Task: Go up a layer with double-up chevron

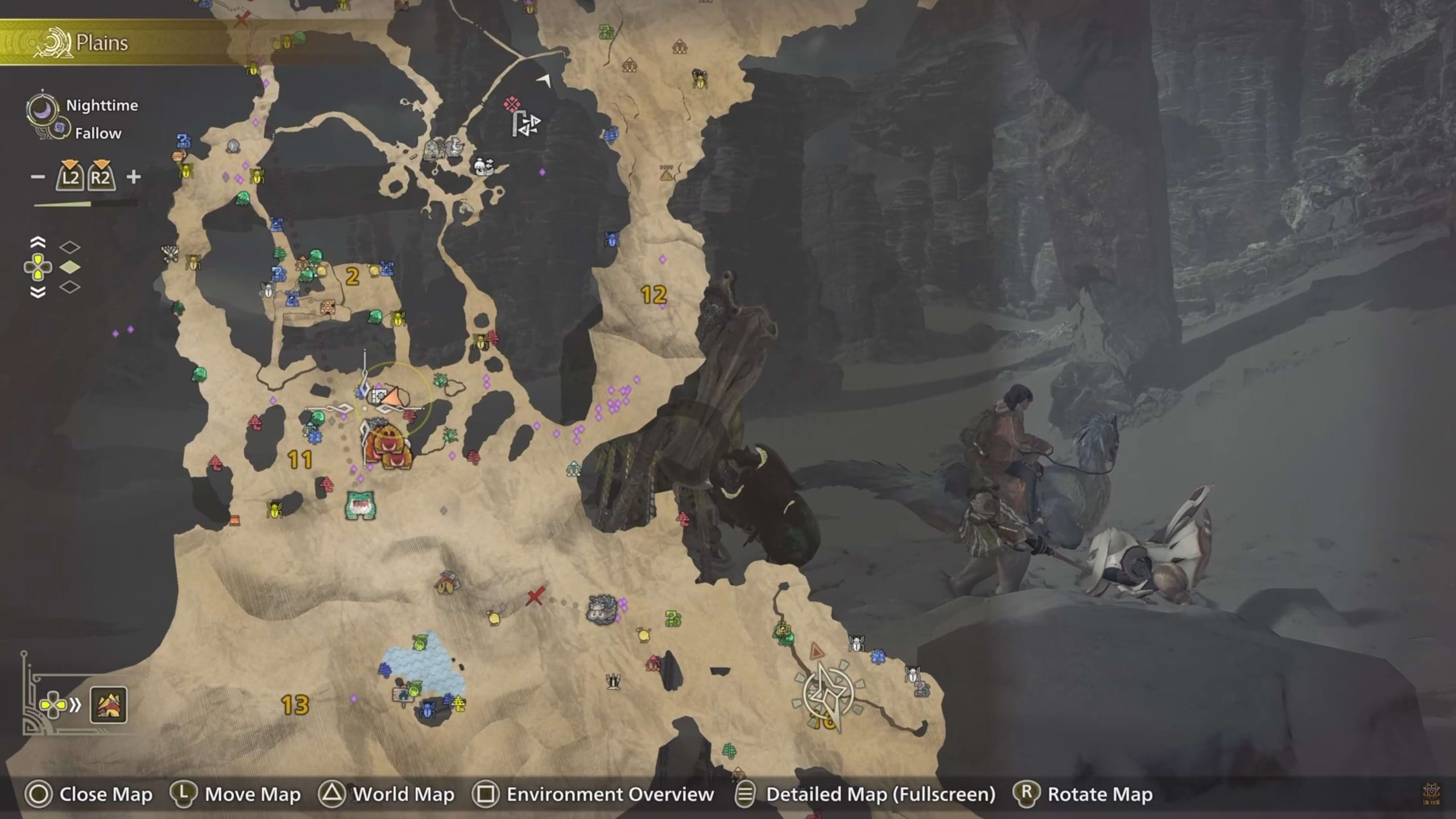Action: pos(38,243)
